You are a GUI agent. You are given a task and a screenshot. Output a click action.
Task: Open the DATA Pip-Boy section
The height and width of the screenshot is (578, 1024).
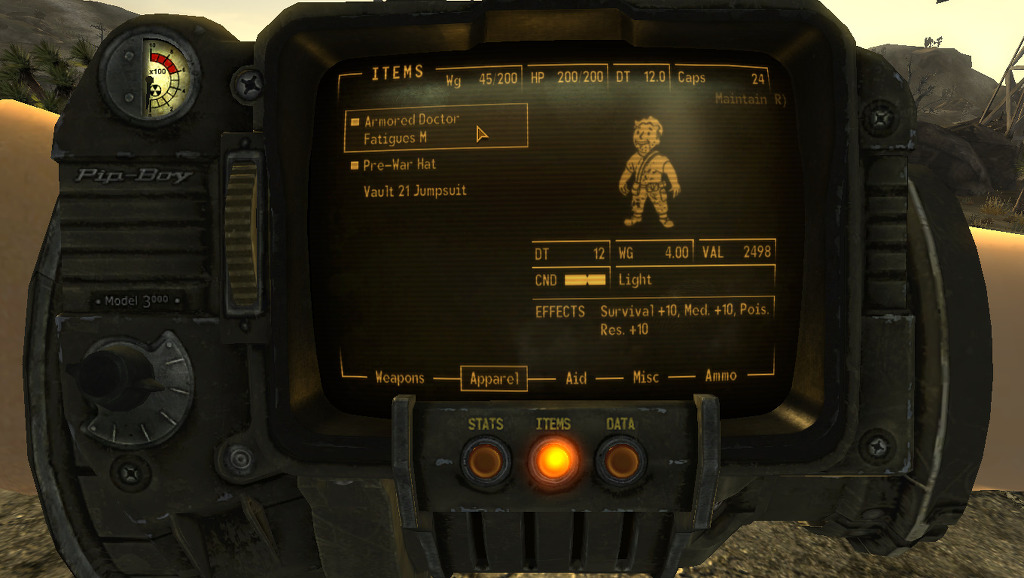pyautogui.click(x=620, y=461)
